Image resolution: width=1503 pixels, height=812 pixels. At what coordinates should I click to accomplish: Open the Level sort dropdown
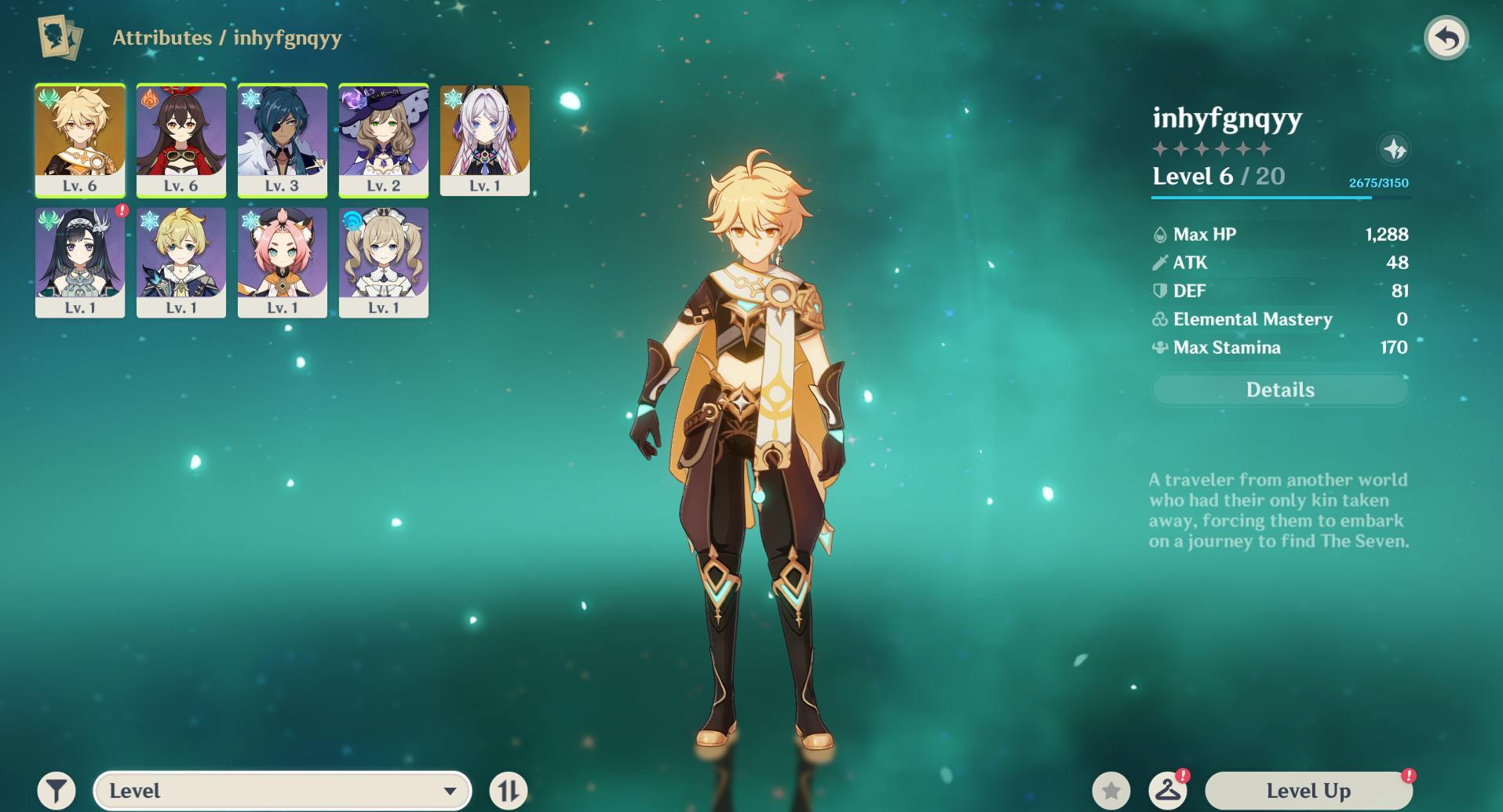283,791
